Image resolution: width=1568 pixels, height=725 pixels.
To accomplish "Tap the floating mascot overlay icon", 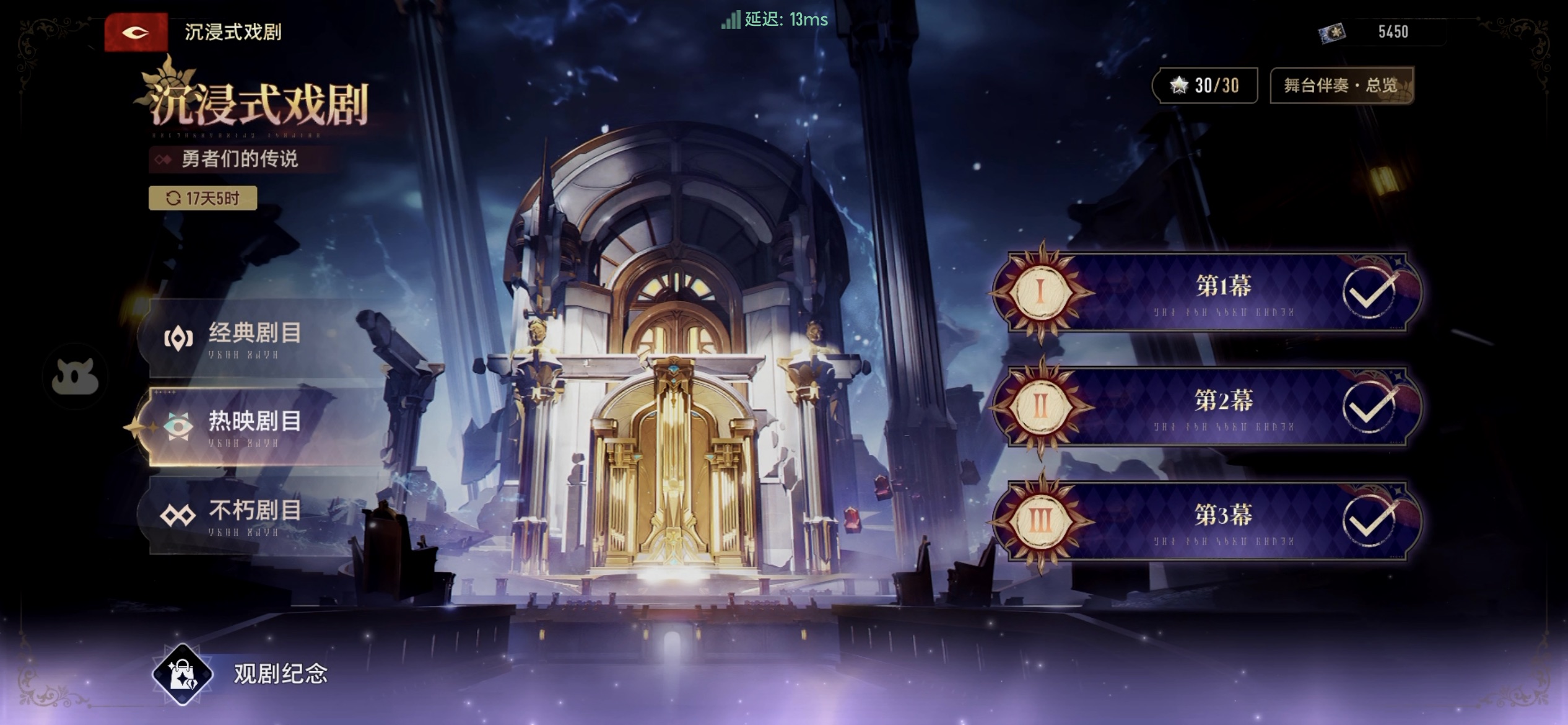I will (x=75, y=376).
